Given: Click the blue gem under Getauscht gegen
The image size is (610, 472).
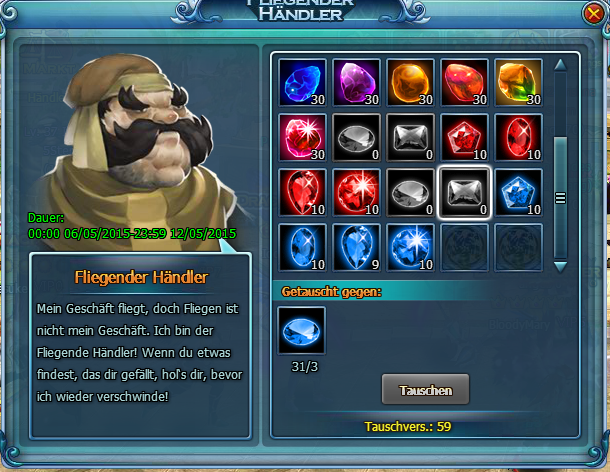Looking at the screenshot, I should tap(301, 331).
